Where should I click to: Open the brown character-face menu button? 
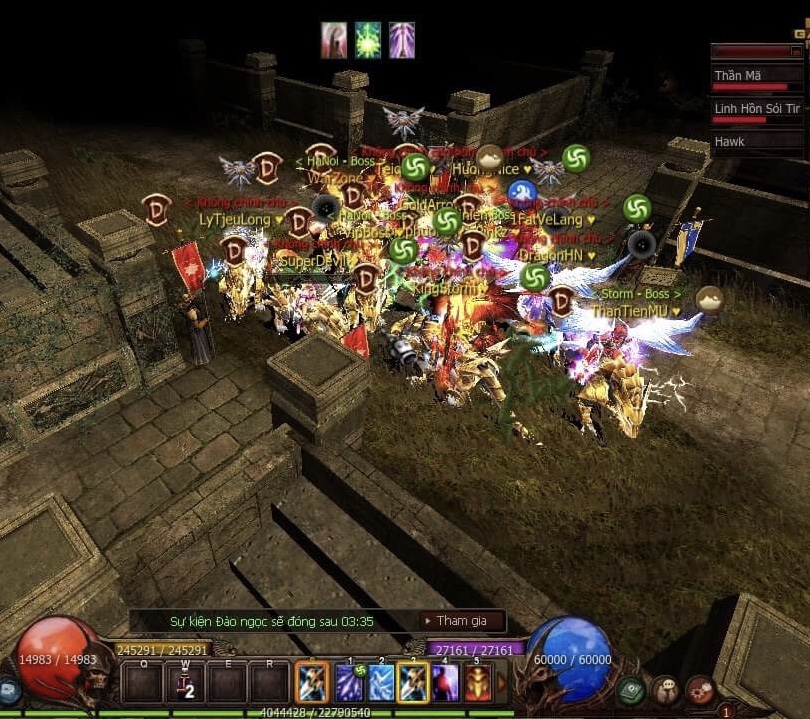tap(665, 689)
